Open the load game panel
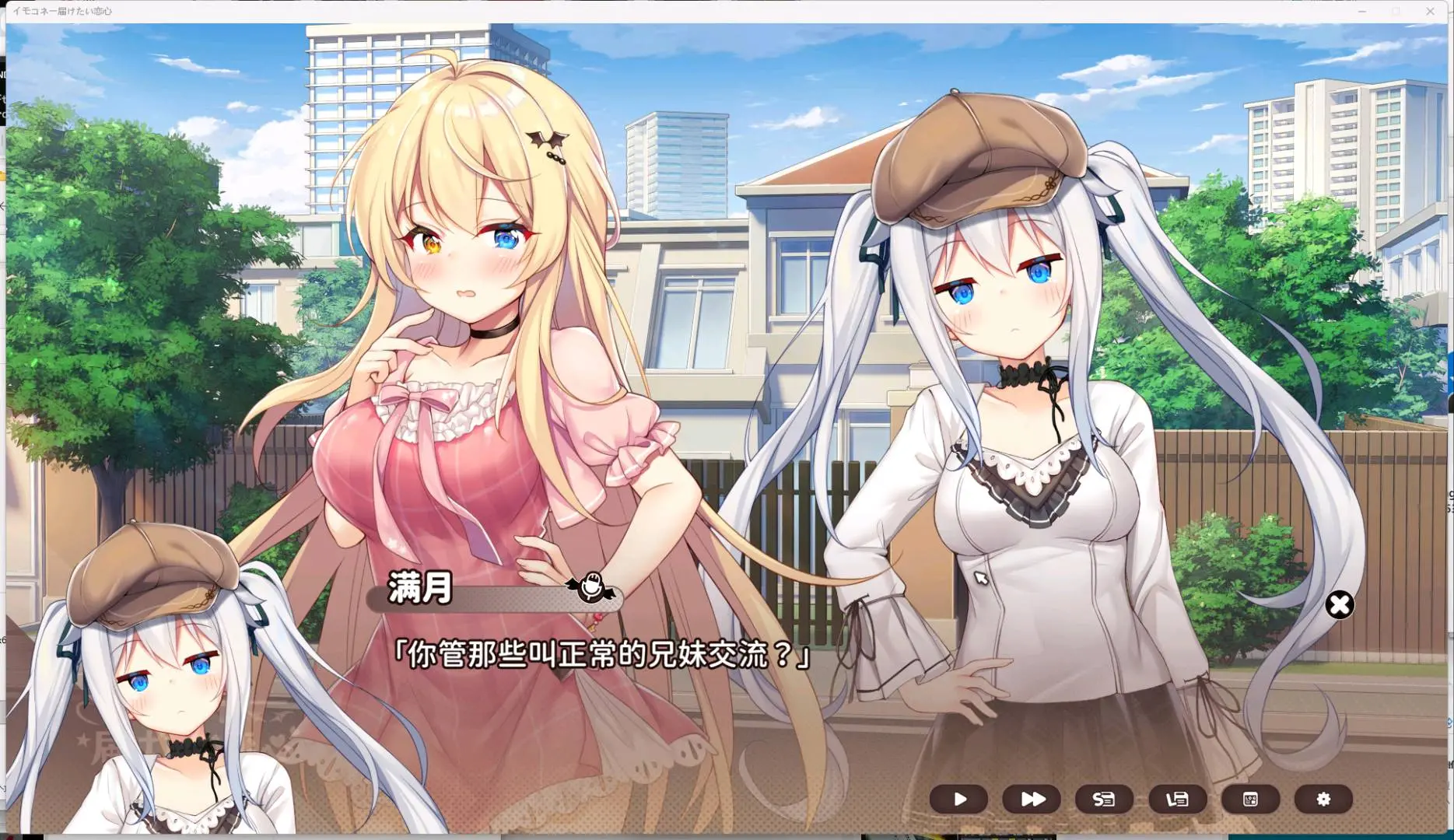Screen dimensions: 1454x840 1177,799
